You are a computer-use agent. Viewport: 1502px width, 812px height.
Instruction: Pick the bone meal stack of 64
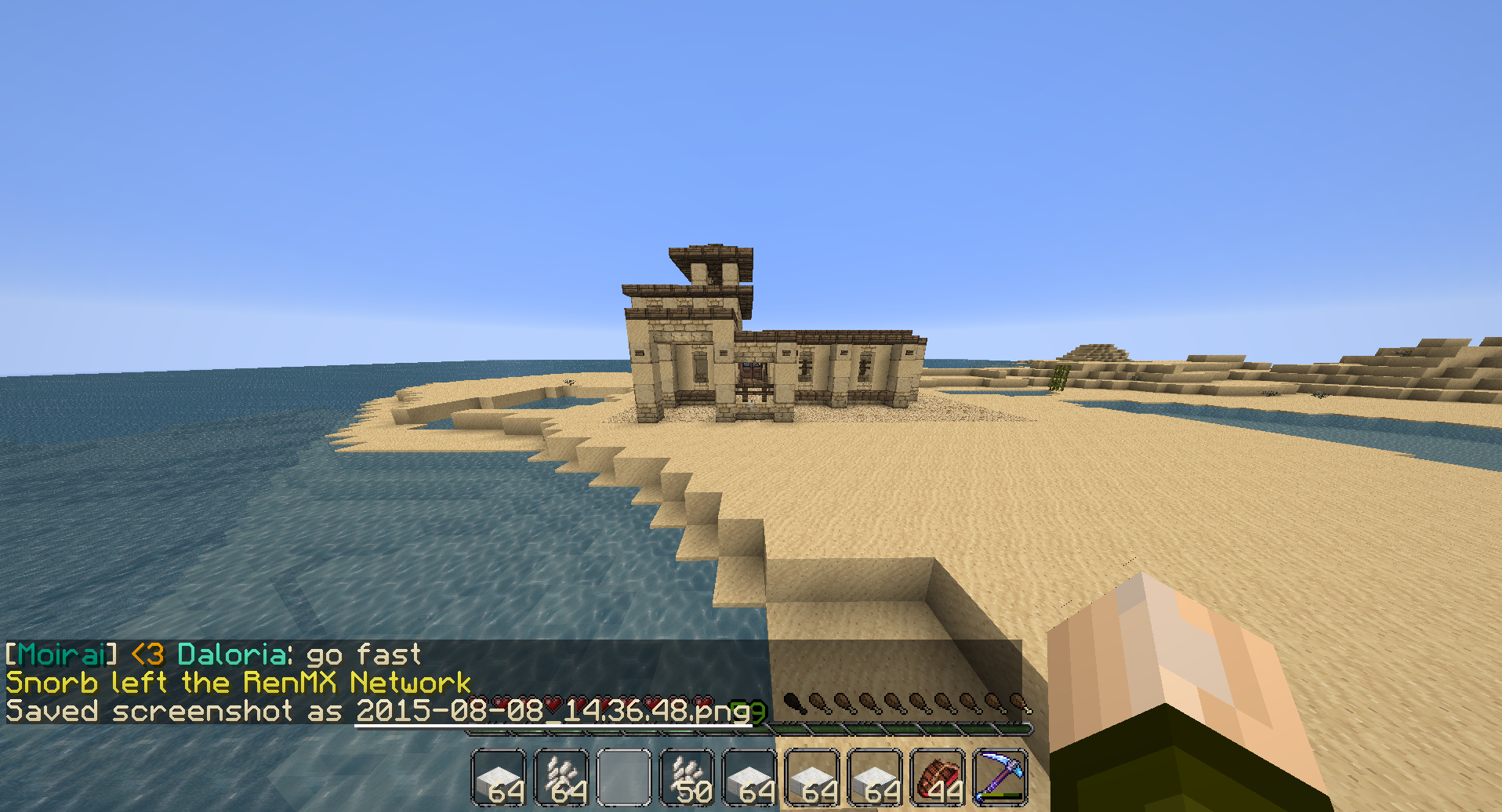point(561,777)
